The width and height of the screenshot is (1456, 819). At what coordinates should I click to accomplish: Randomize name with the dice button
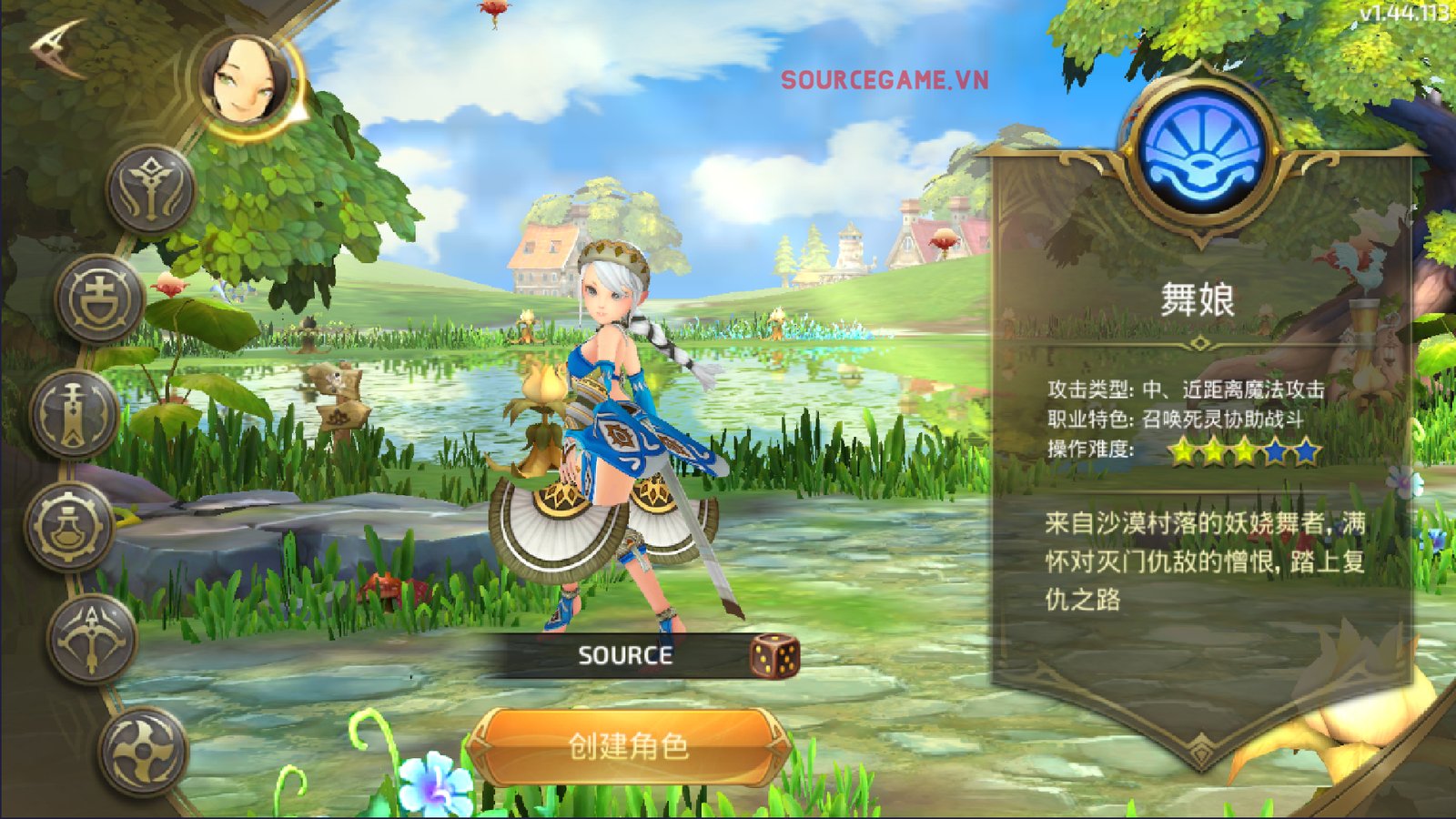773,656
